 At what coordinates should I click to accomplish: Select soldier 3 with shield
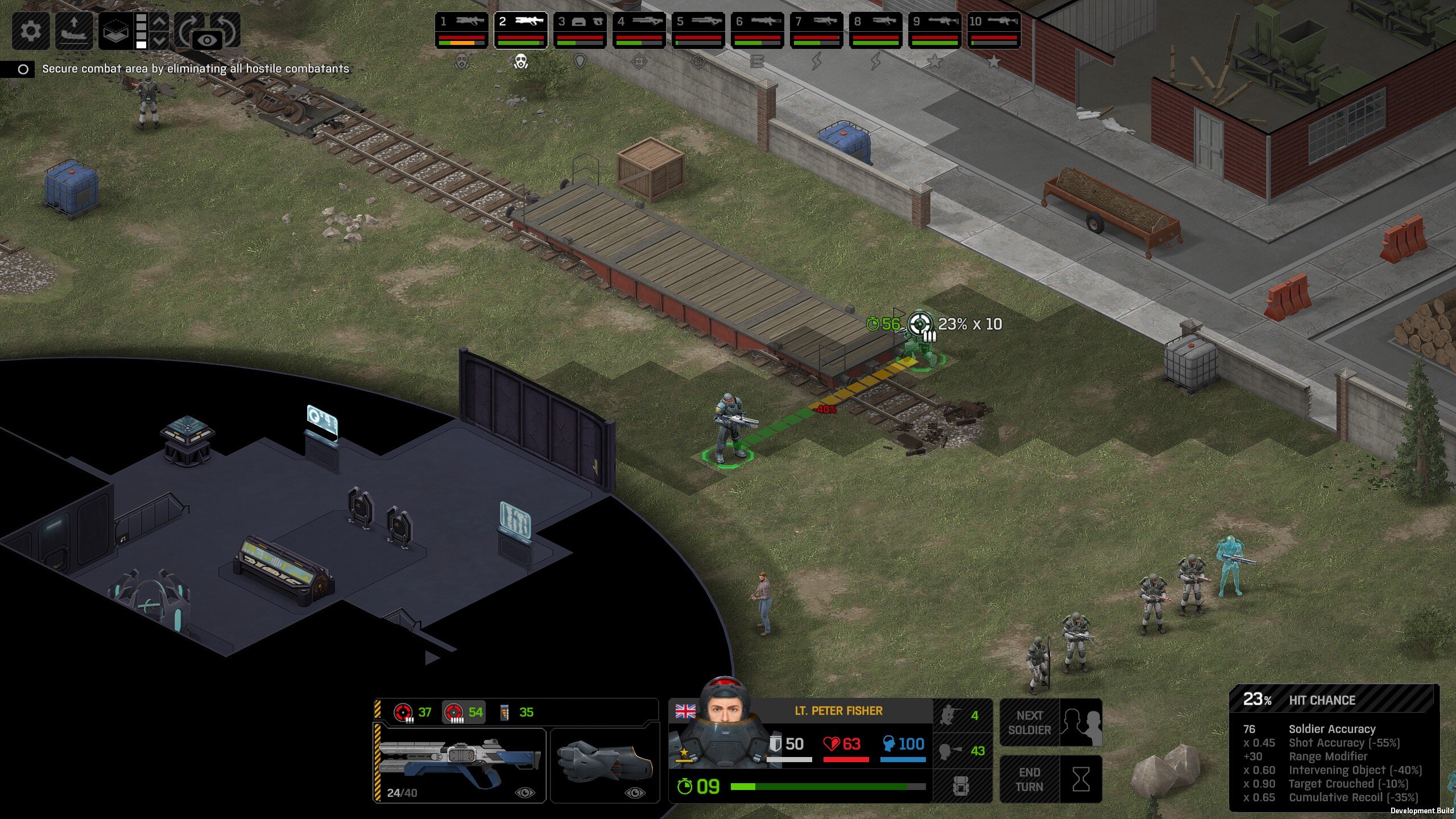pyautogui.click(x=580, y=30)
